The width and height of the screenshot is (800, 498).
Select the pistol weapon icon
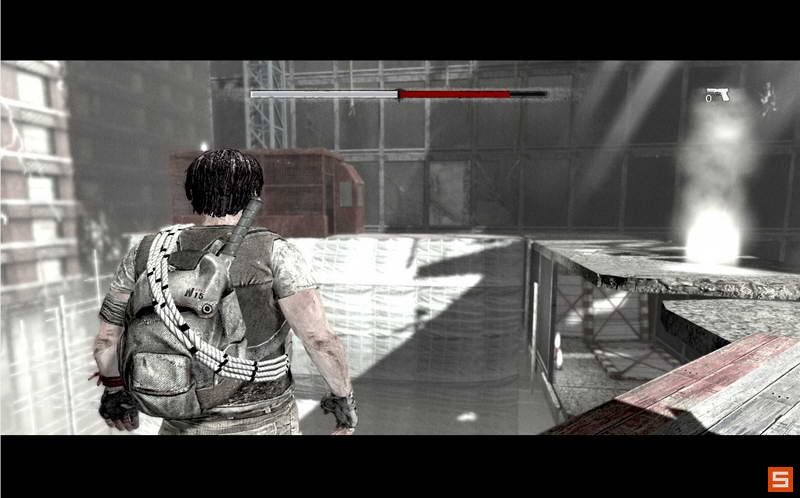click(718, 94)
